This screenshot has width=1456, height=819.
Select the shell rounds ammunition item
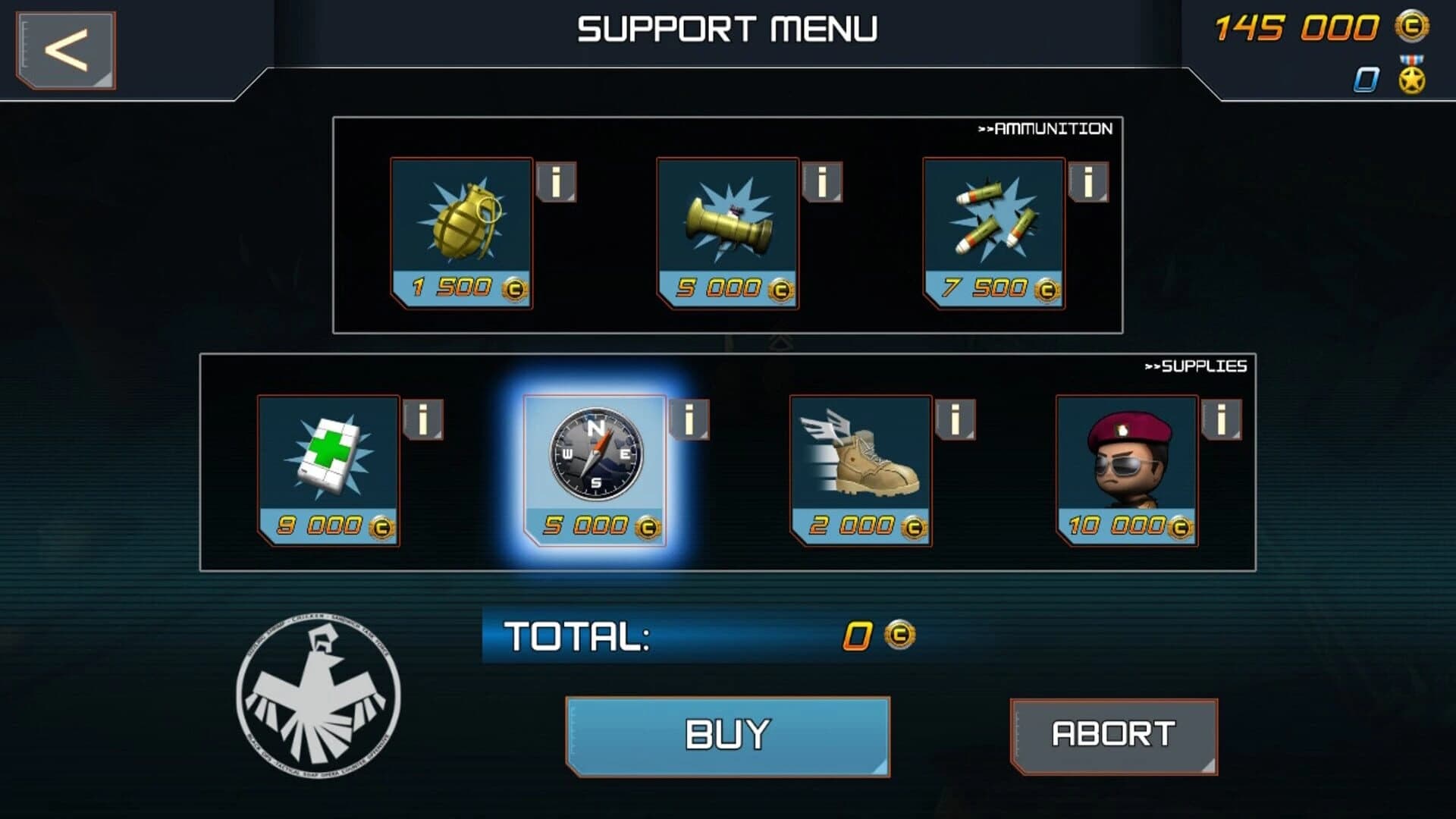[993, 231]
